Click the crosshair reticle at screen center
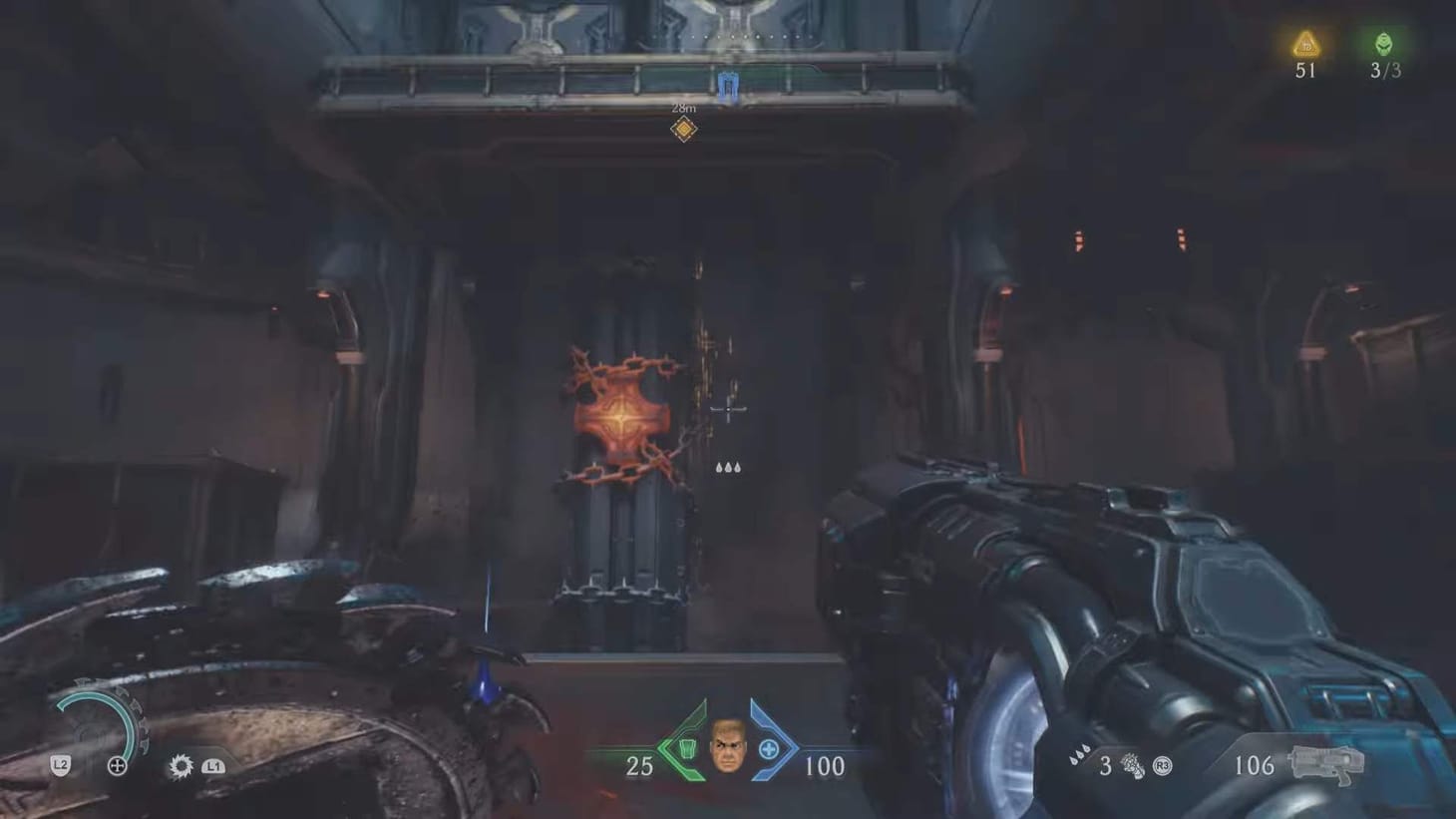Viewport: 1456px width, 819px height. 727,410
